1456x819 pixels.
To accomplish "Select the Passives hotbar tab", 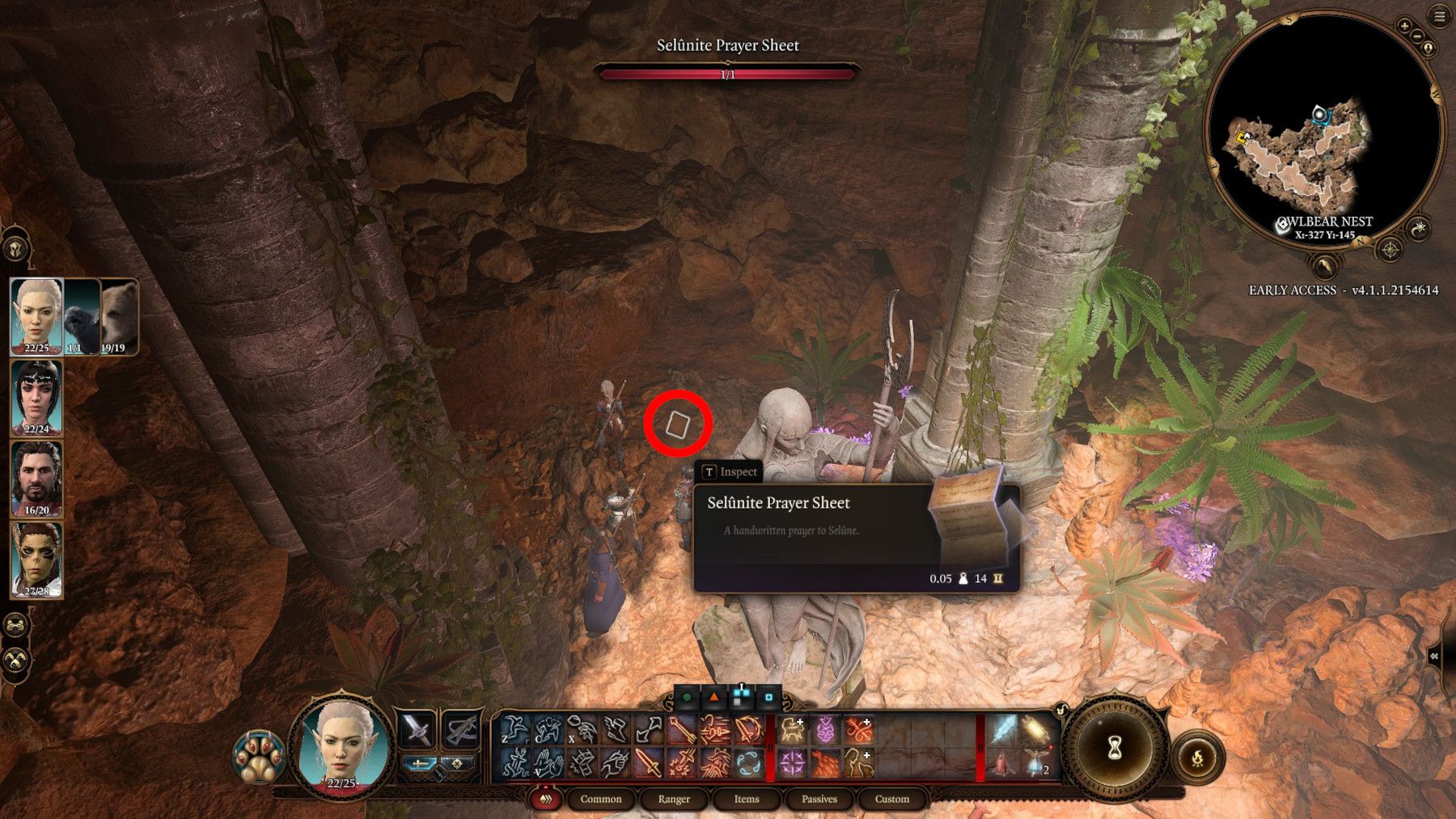I will tap(819, 799).
